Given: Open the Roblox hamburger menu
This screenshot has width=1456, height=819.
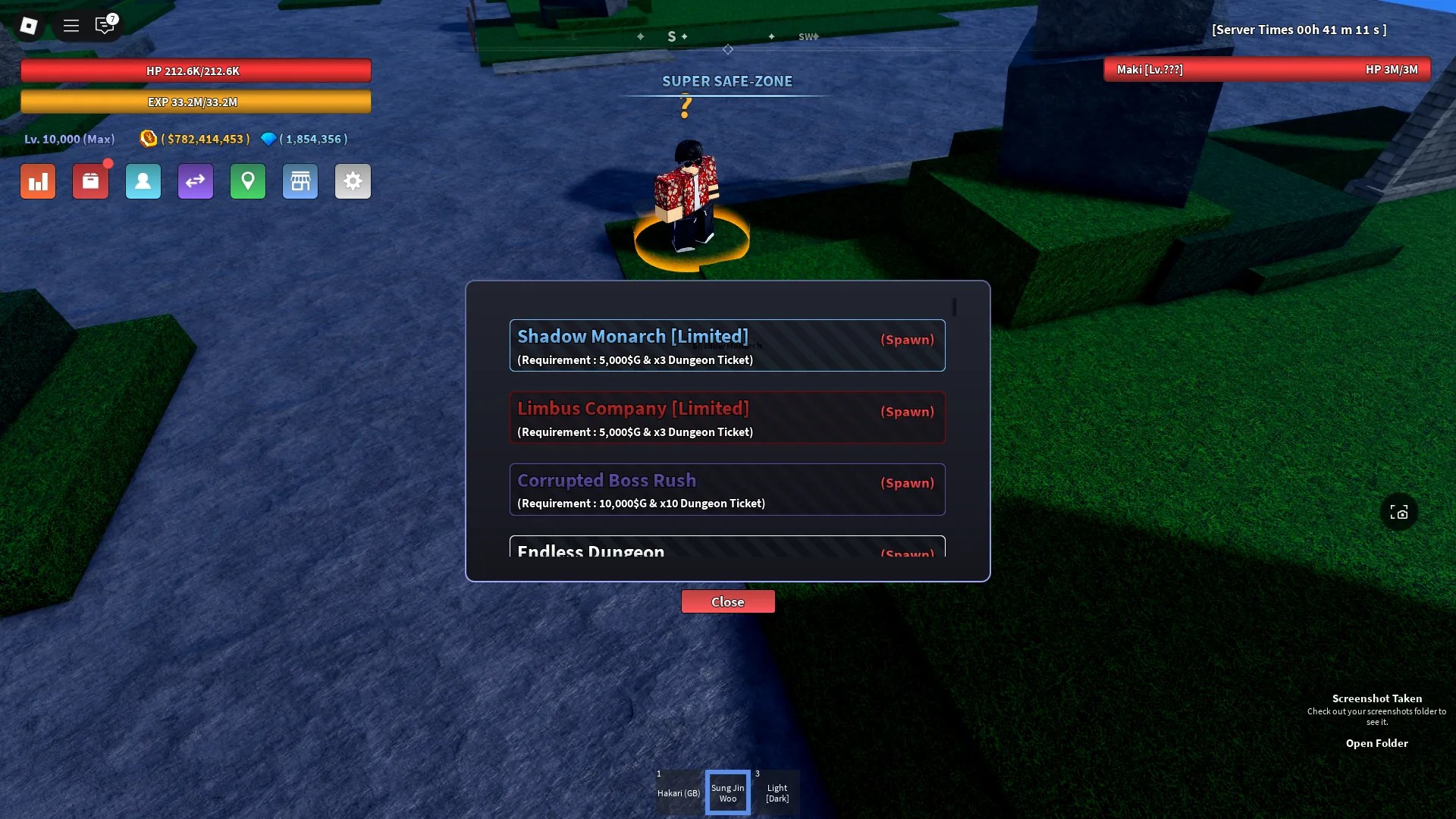Looking at the screenshot, I should 71,25.
